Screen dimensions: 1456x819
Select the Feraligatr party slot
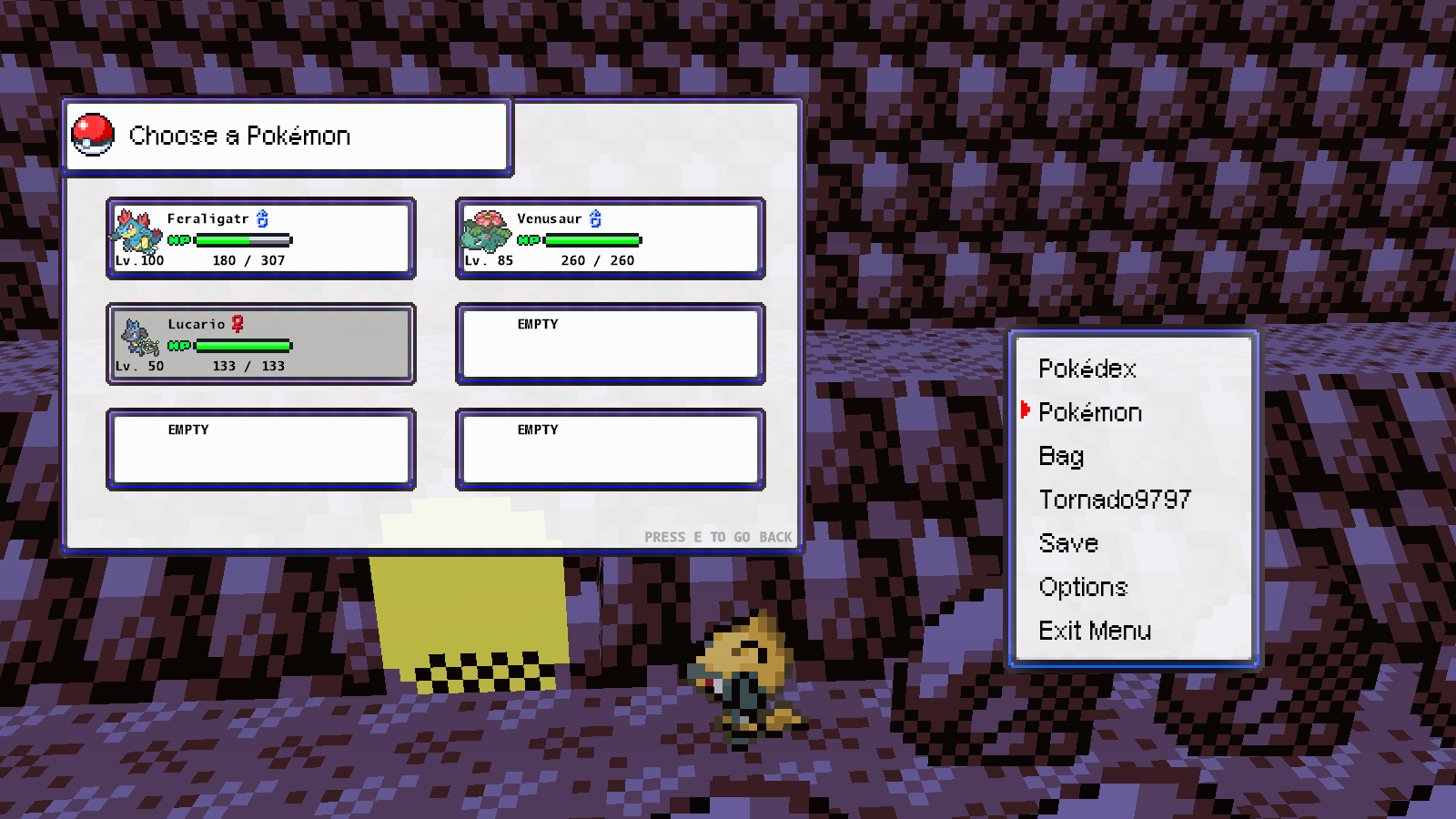261,239
